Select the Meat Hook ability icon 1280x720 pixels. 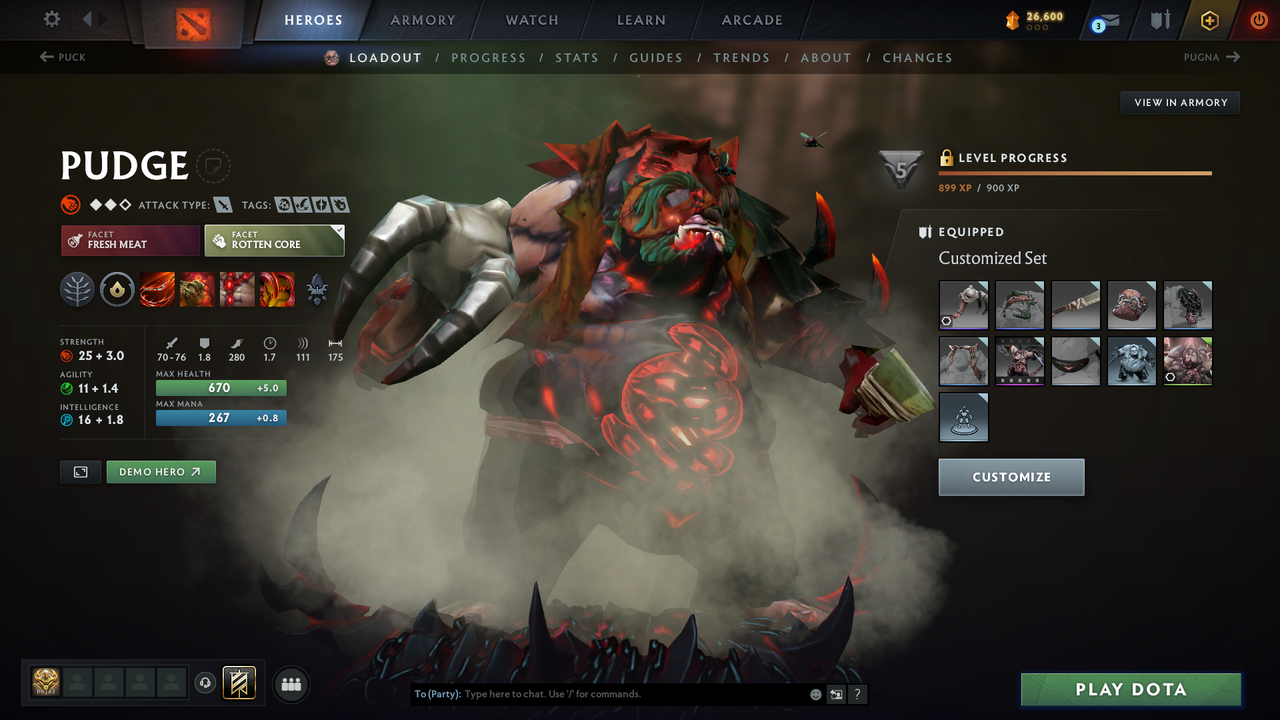pyautogui.click(x=157, y=290)
